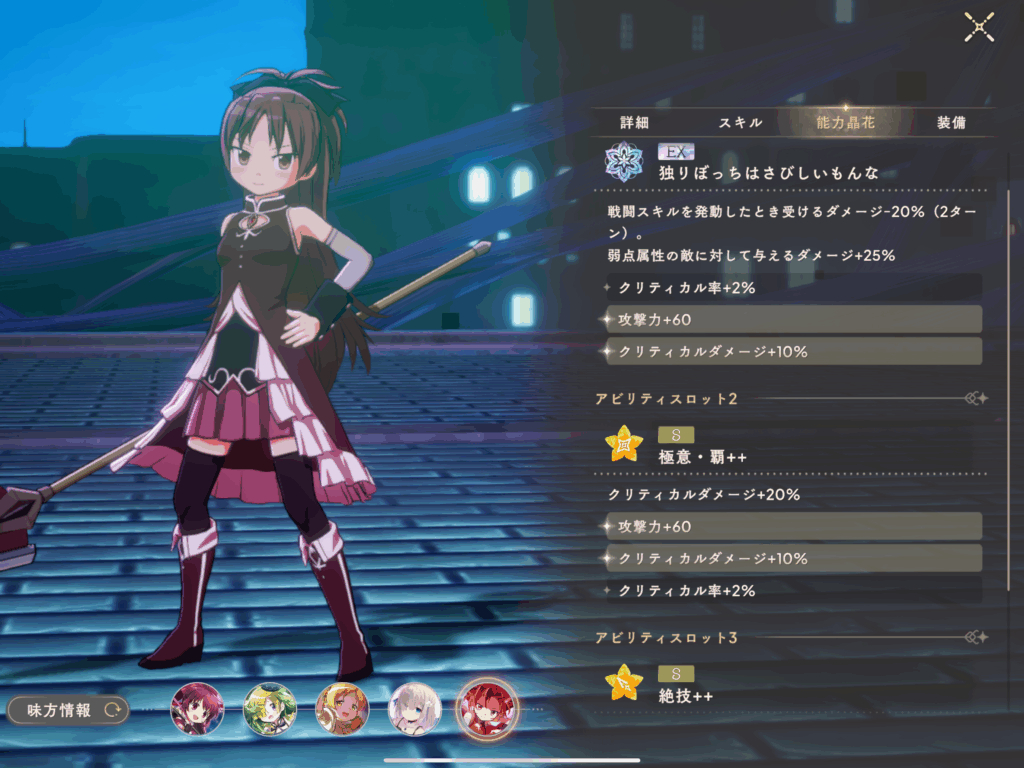The image size is (1024, 768).
Task: Select the highlighted red-haired character portrait
Action: point(487,709)
